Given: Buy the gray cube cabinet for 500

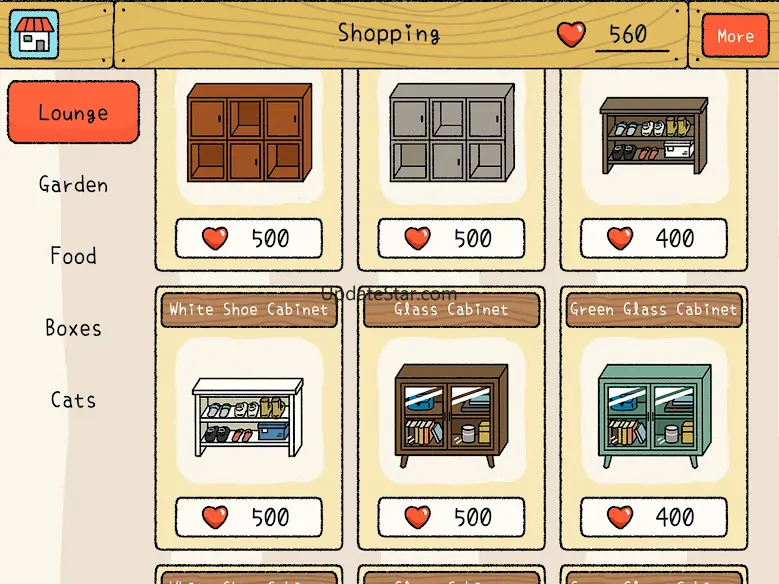Looking at the screenshot, I should point(451,238).
